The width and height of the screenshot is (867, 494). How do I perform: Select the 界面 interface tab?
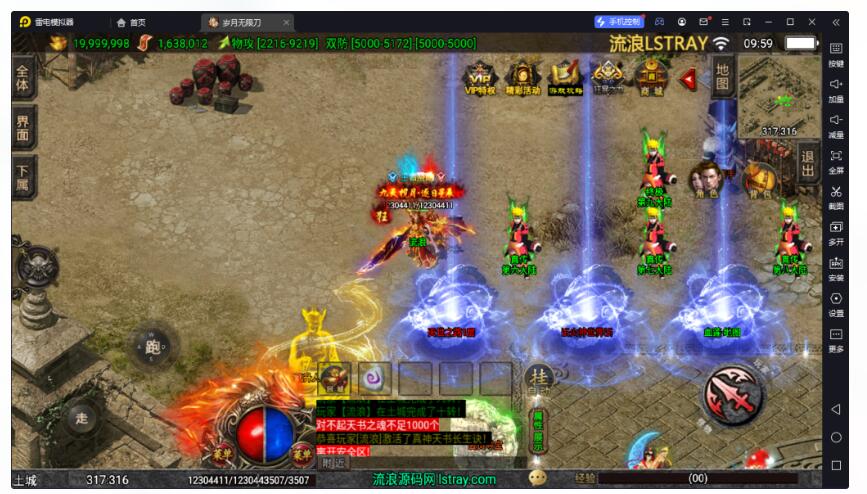tap(24, 127)
